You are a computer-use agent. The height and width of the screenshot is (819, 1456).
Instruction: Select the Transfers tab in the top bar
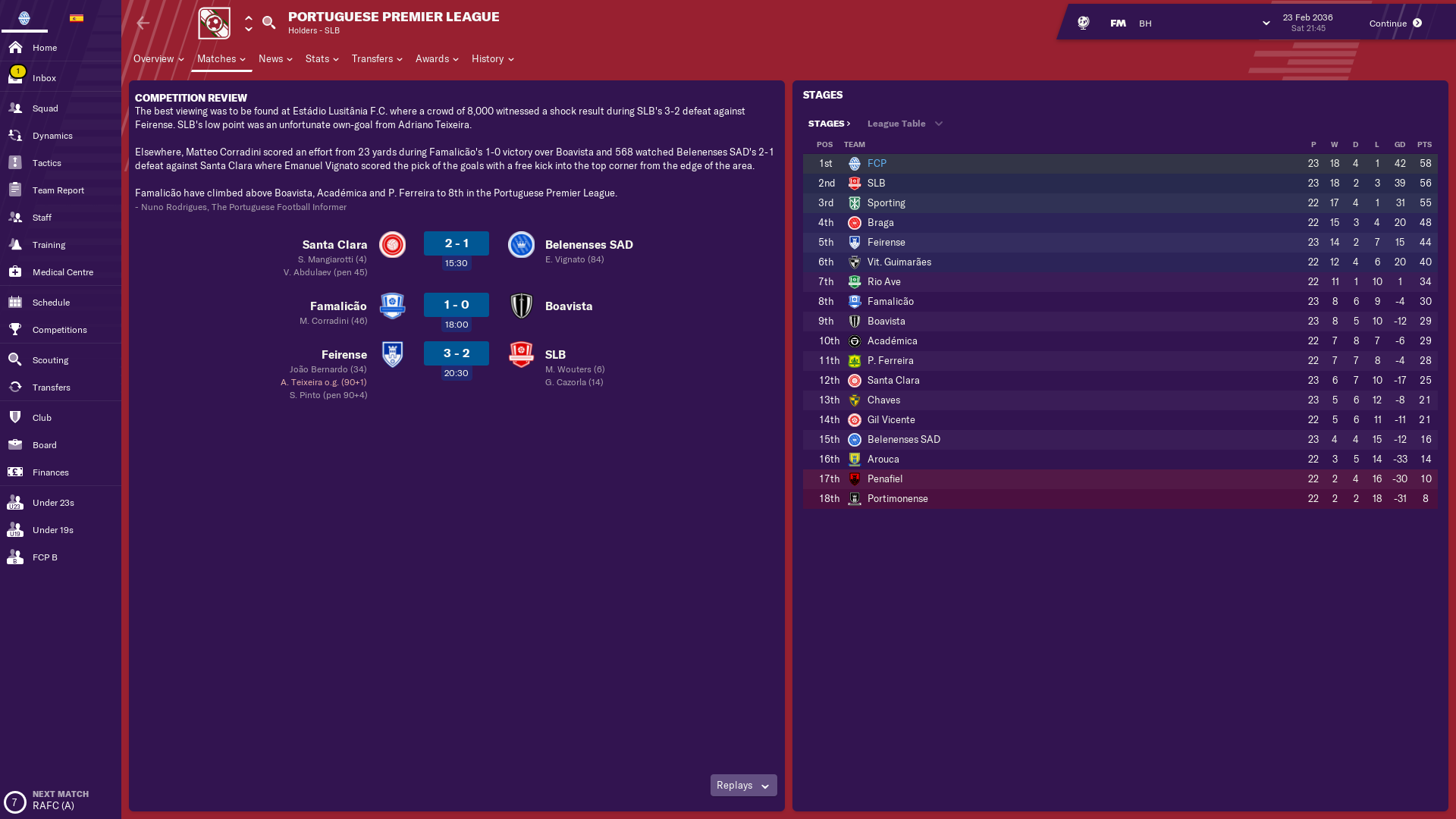[x=376, y=59]
